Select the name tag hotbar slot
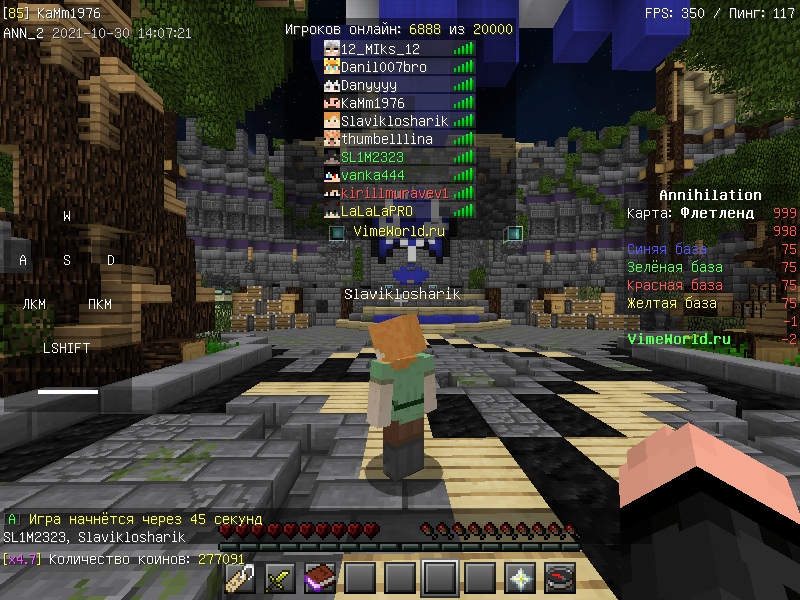Viewport: 800px width, 600px height. pos(240,578)
